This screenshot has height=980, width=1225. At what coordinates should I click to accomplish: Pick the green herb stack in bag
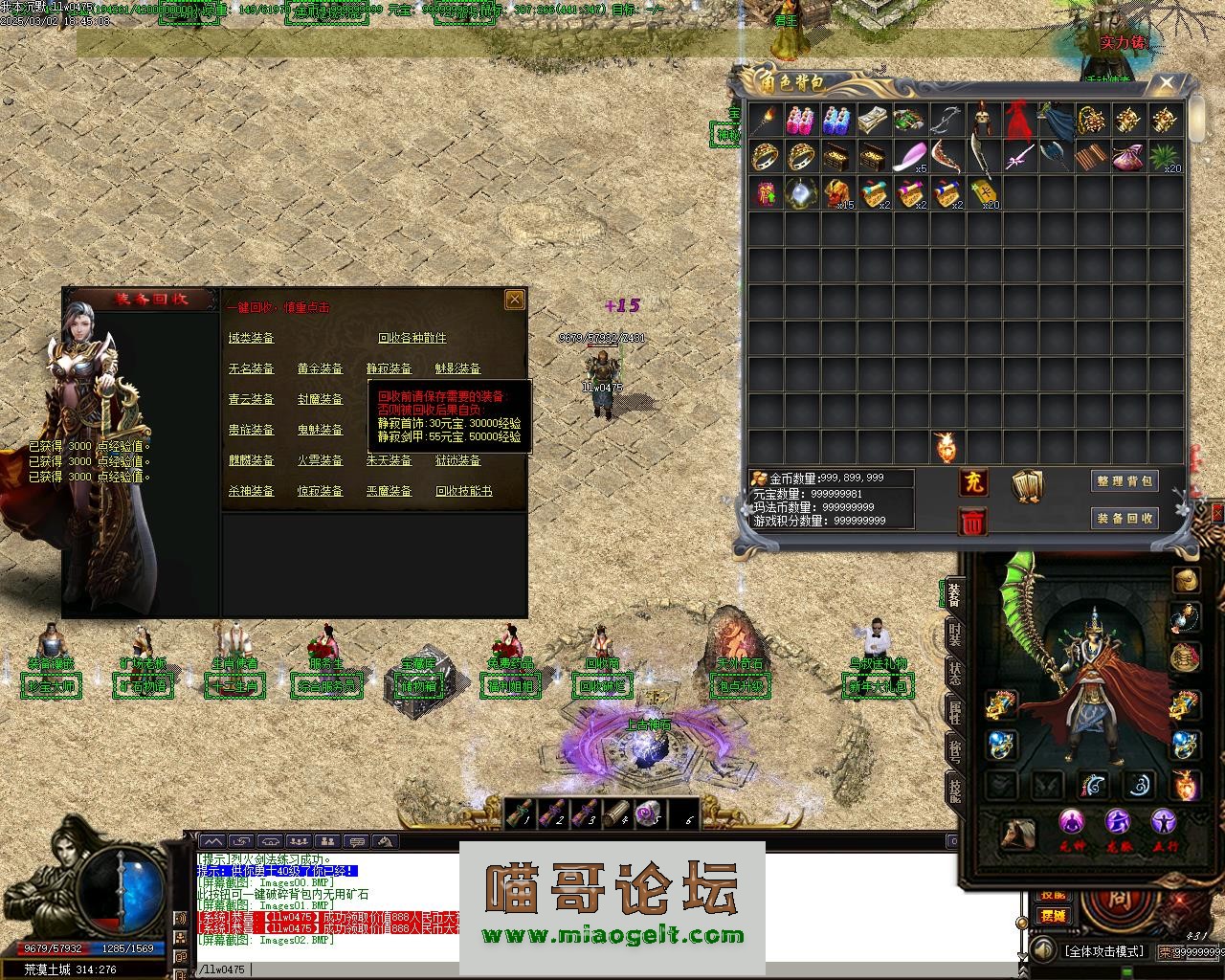pos(1164,156)
